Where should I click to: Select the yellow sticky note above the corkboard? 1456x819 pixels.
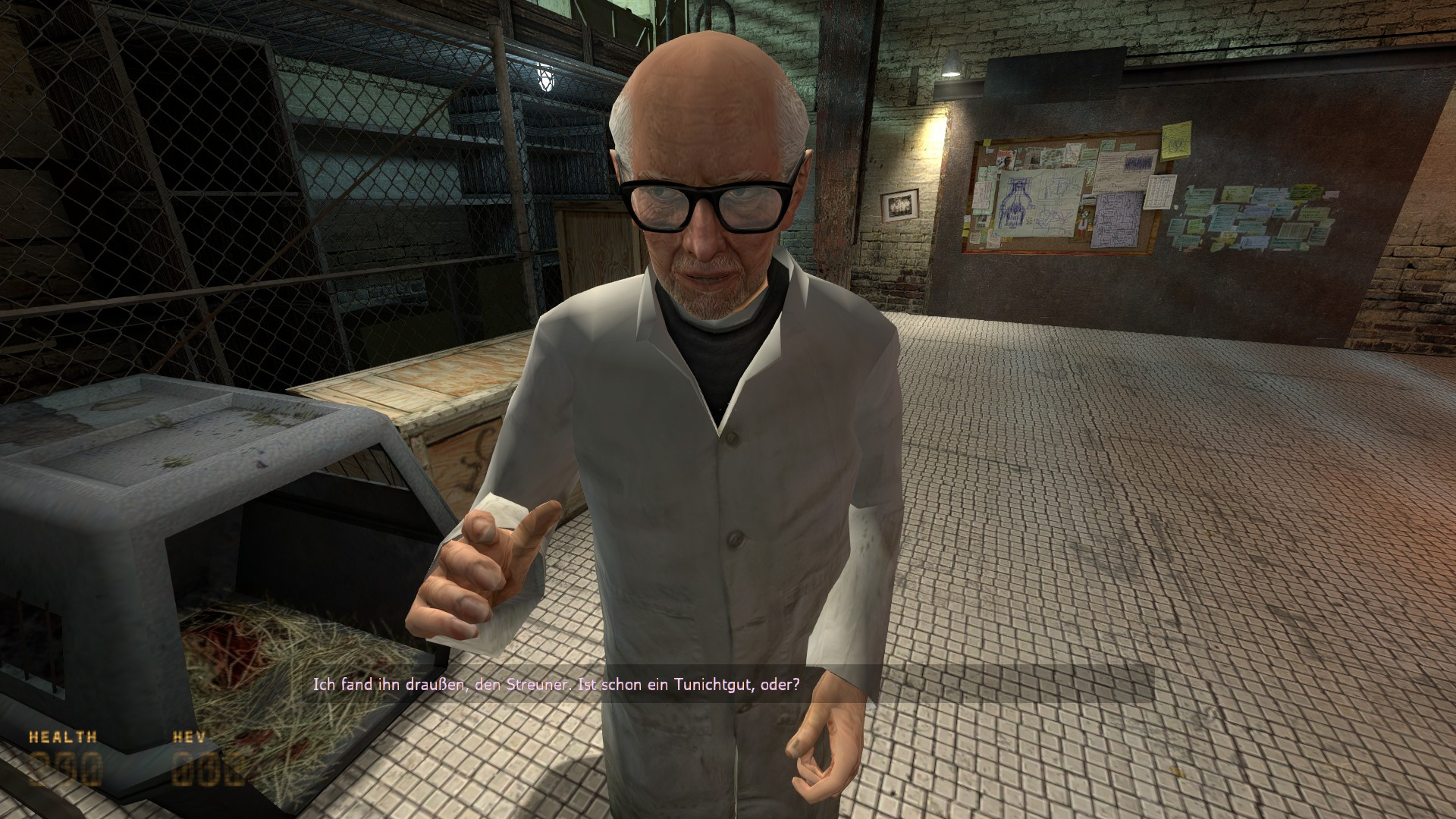click(1175, 139)
